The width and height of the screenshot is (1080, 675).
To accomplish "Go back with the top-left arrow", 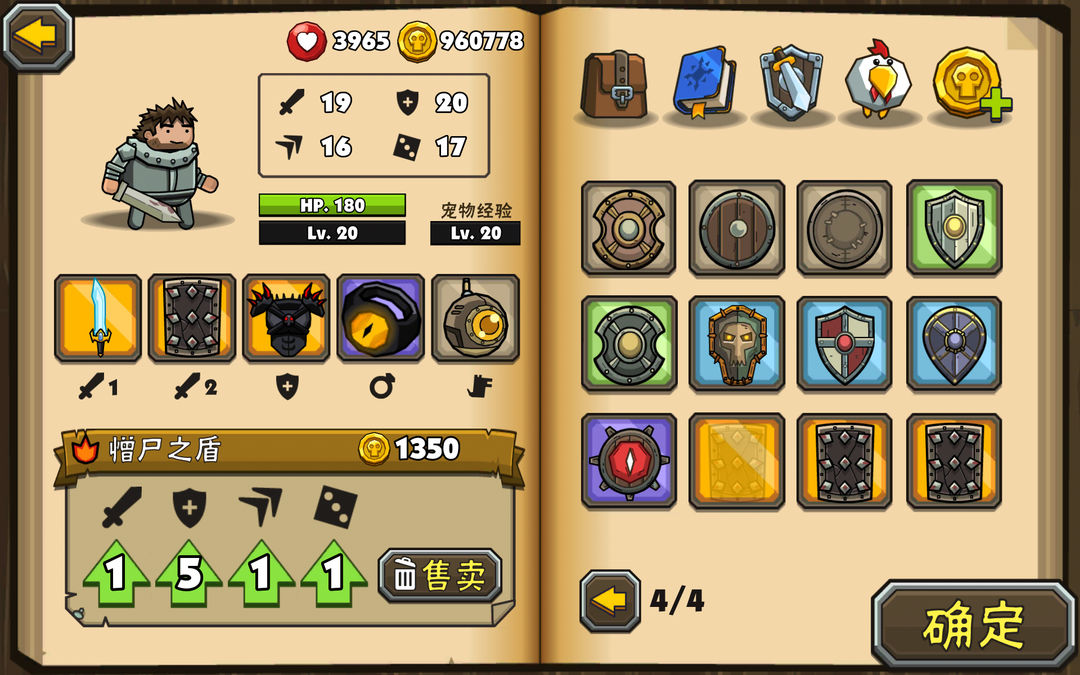I will 38,37.
